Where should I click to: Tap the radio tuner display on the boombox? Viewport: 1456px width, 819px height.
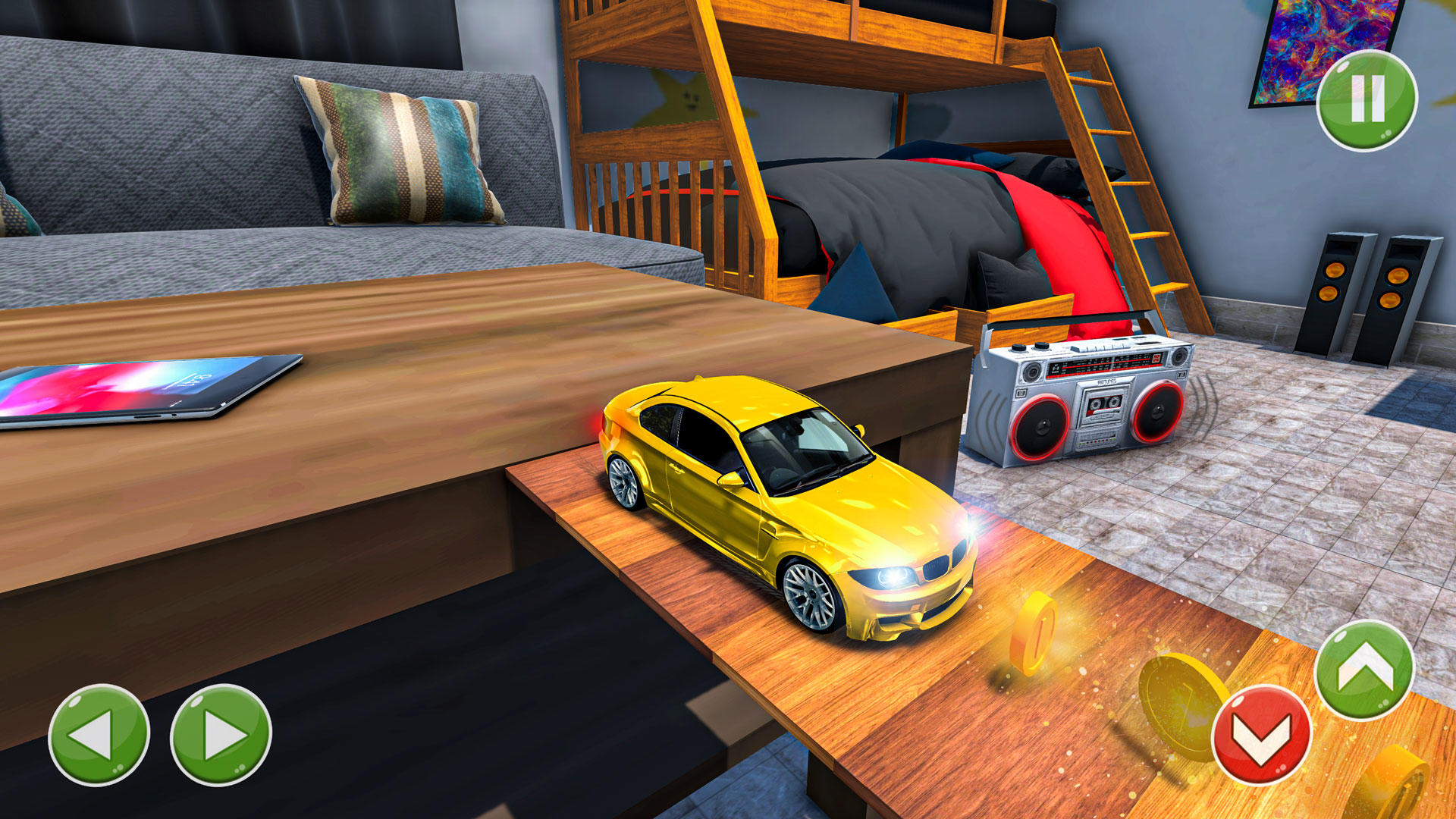coord(1103,364)
